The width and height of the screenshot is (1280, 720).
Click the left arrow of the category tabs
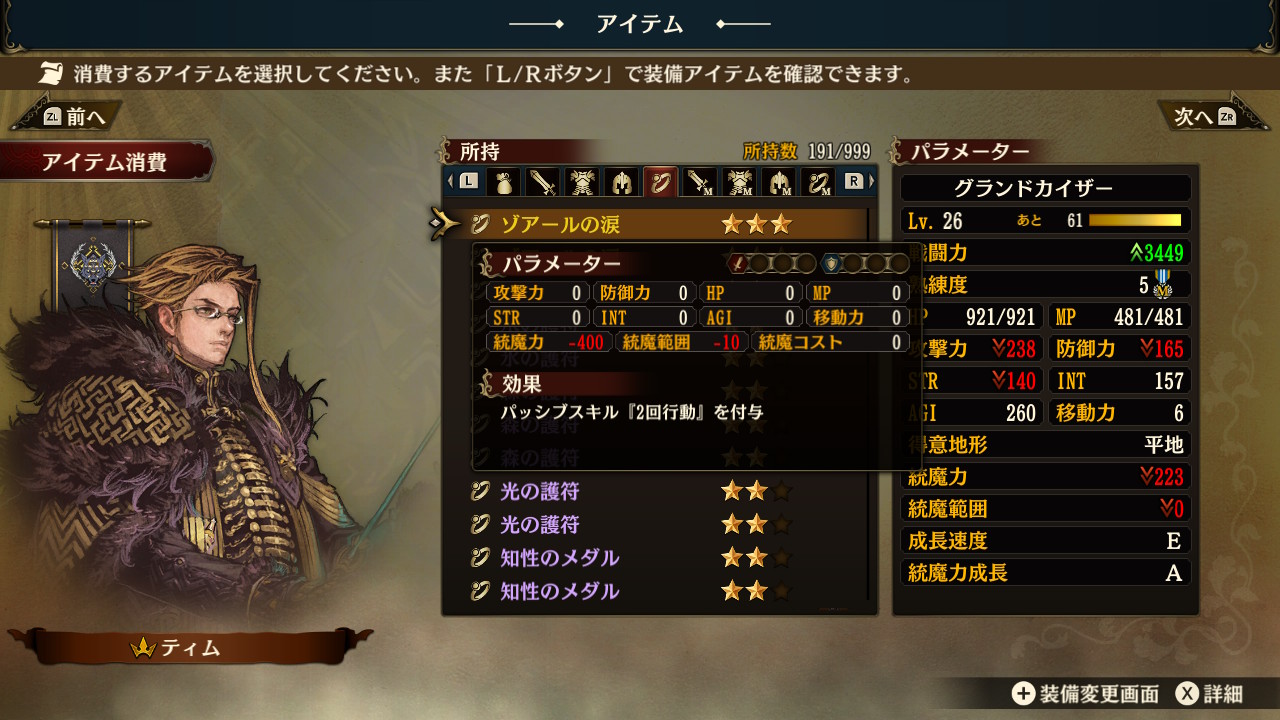[x=450, y=182]
